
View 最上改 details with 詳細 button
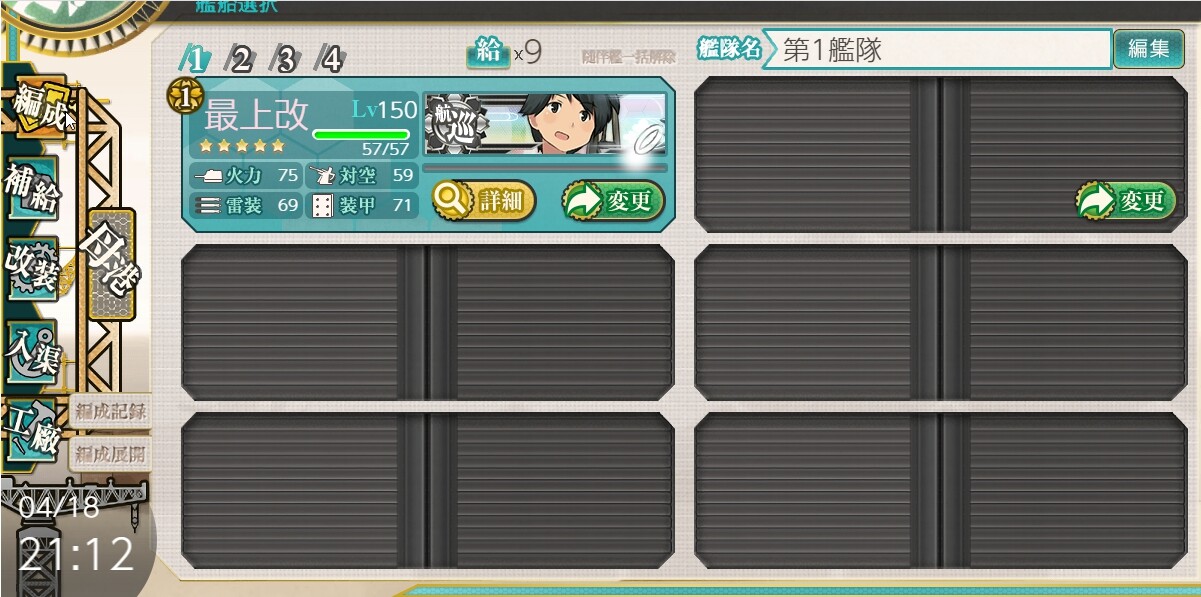click(x=484, y=201)
